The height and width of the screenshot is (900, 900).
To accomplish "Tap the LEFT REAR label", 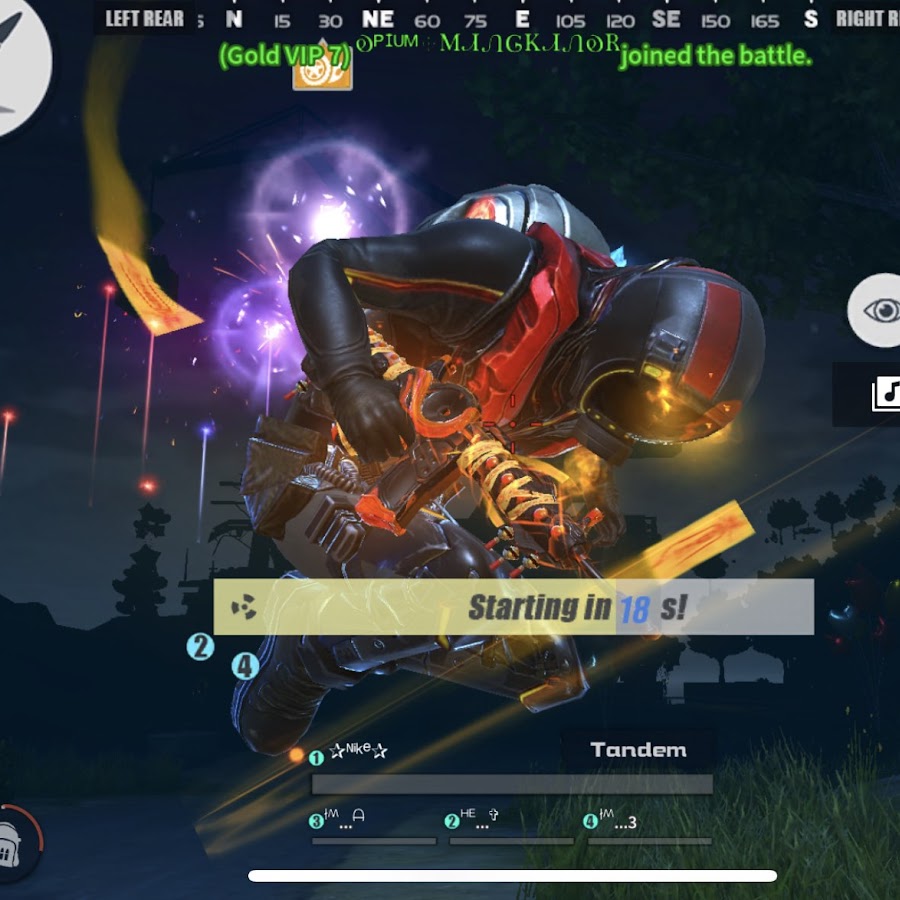I will point(144,18).
